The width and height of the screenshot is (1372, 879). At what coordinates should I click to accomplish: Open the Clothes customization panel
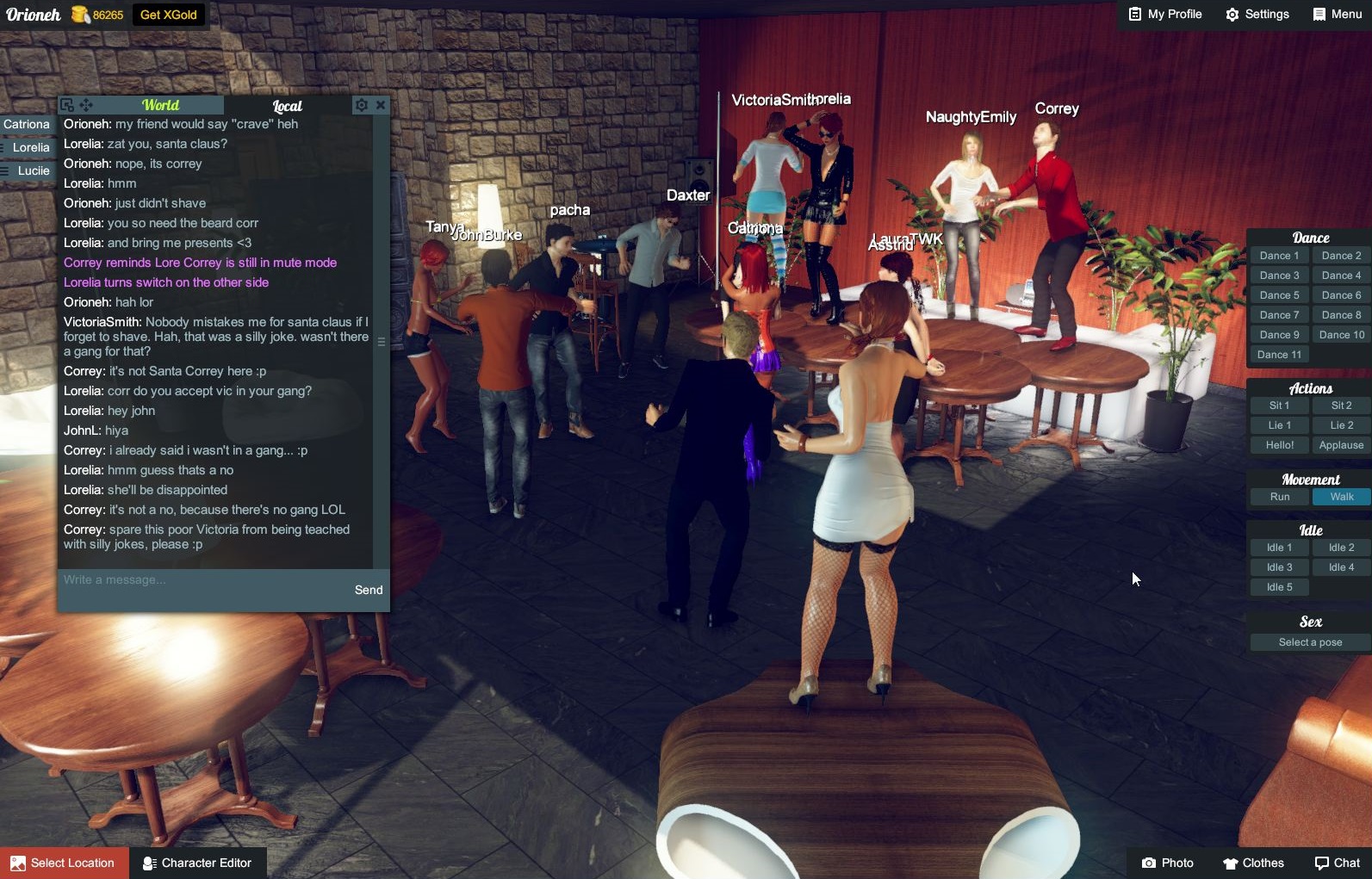tap(1253, 863)
